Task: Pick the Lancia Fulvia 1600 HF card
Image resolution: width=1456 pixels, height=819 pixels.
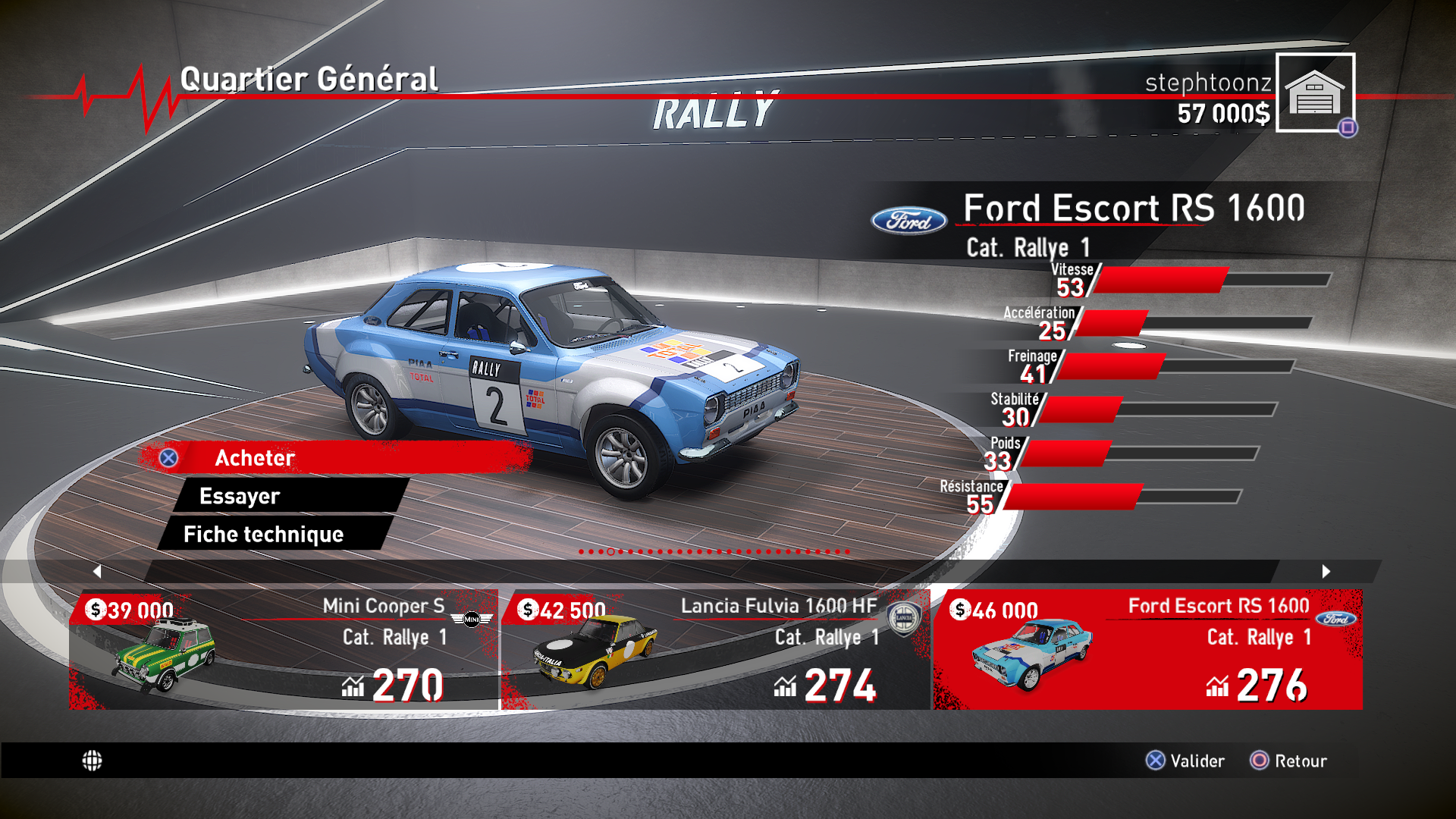Action: [x=716, y=649]
